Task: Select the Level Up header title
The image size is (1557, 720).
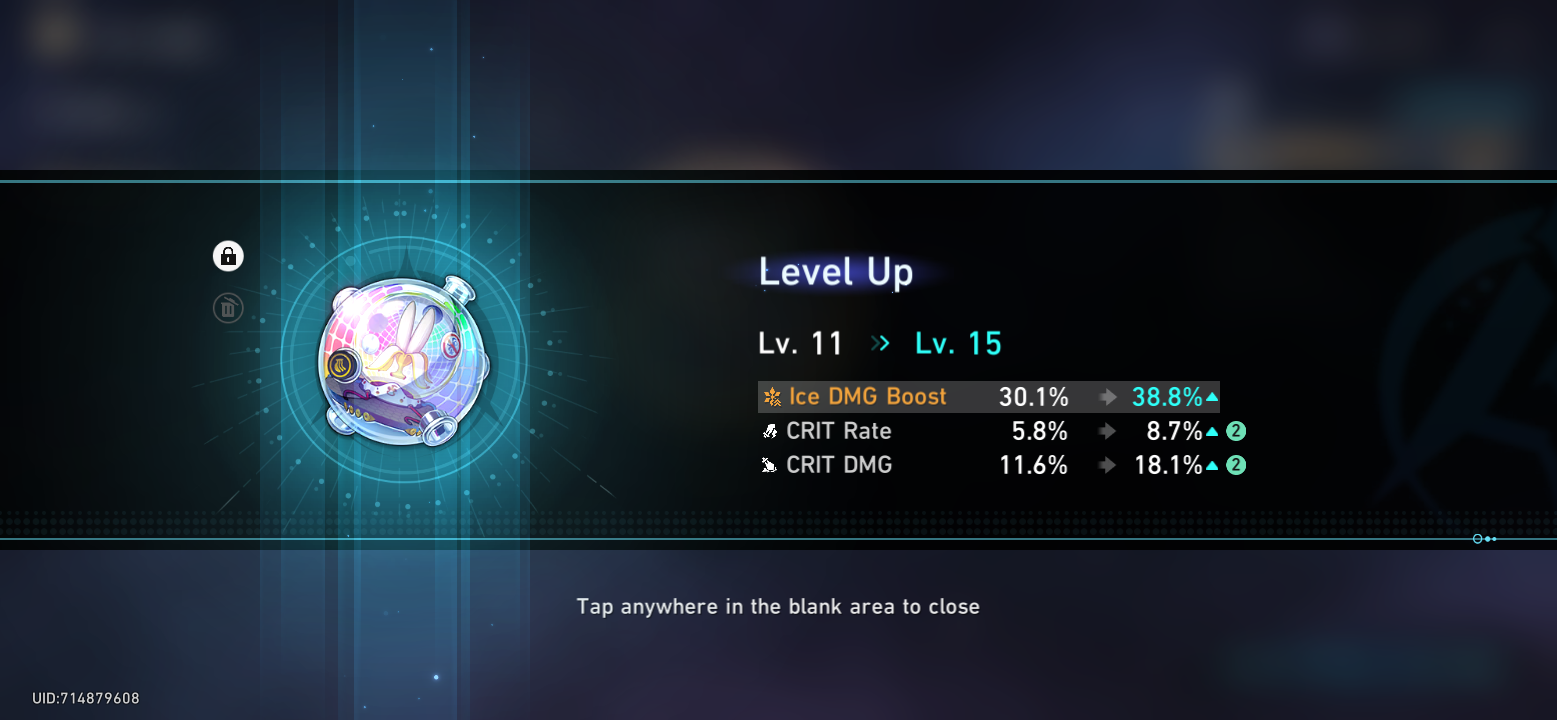Action: pos(836,272)
